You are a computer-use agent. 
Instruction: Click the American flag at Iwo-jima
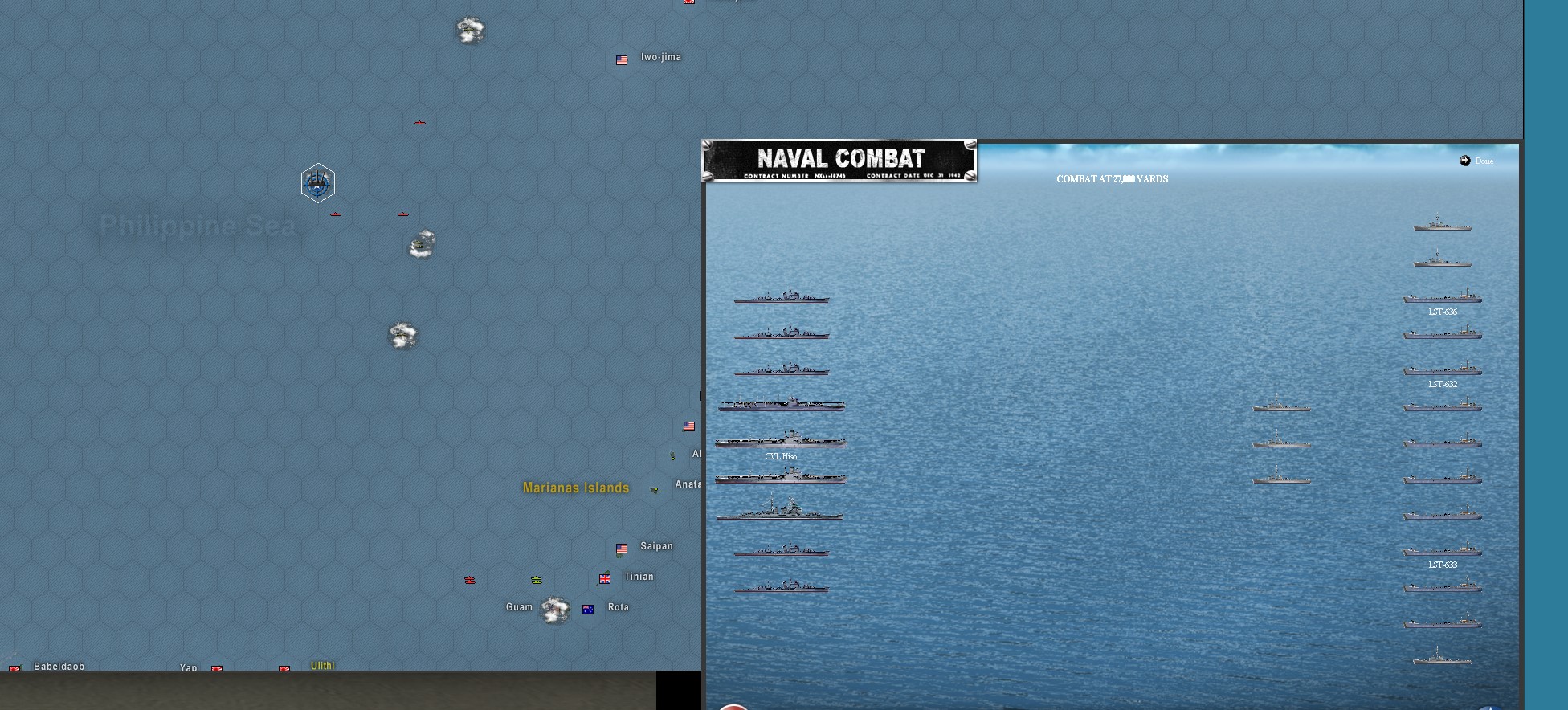tap(621, 59)
